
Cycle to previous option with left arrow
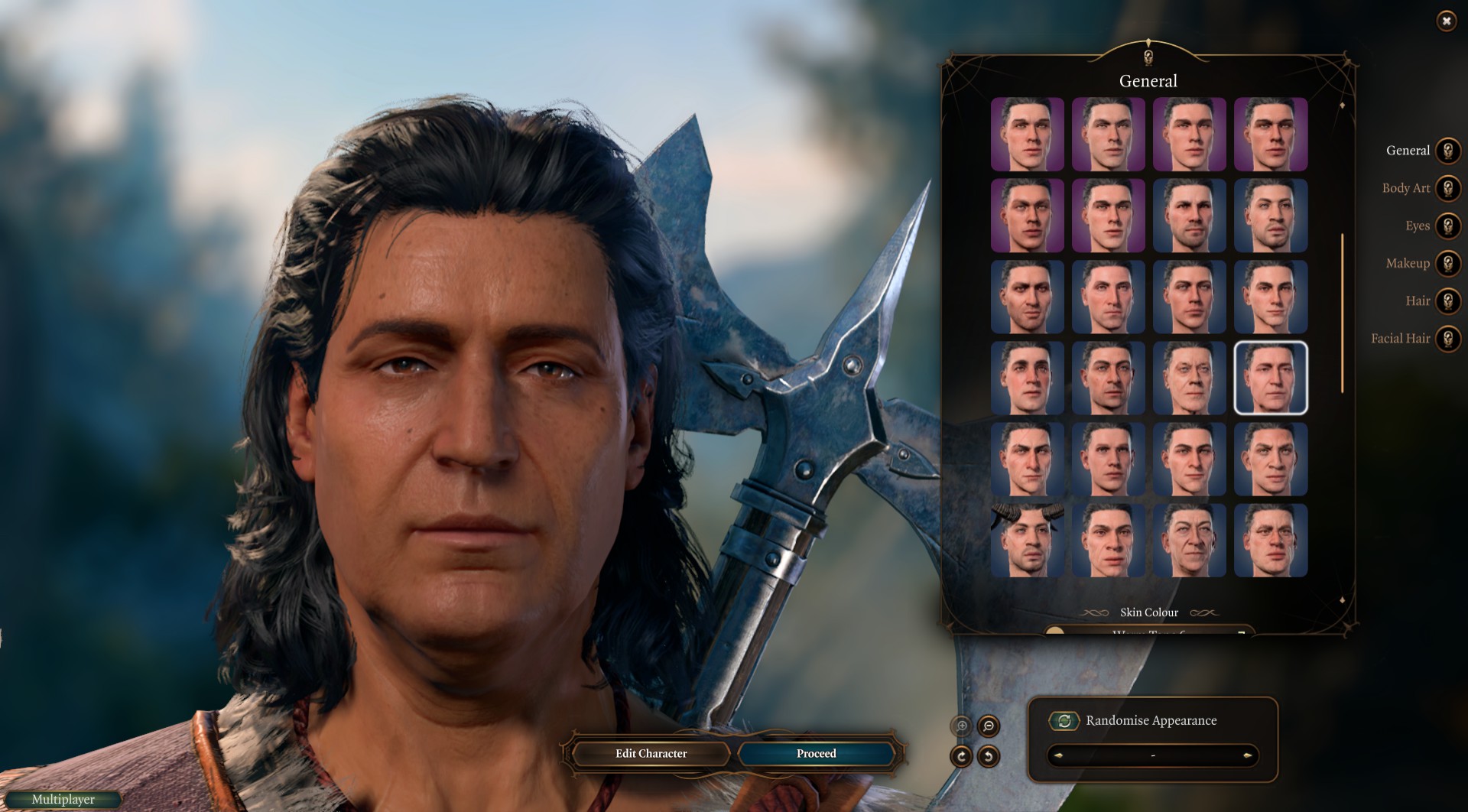tap(1059, 755)
